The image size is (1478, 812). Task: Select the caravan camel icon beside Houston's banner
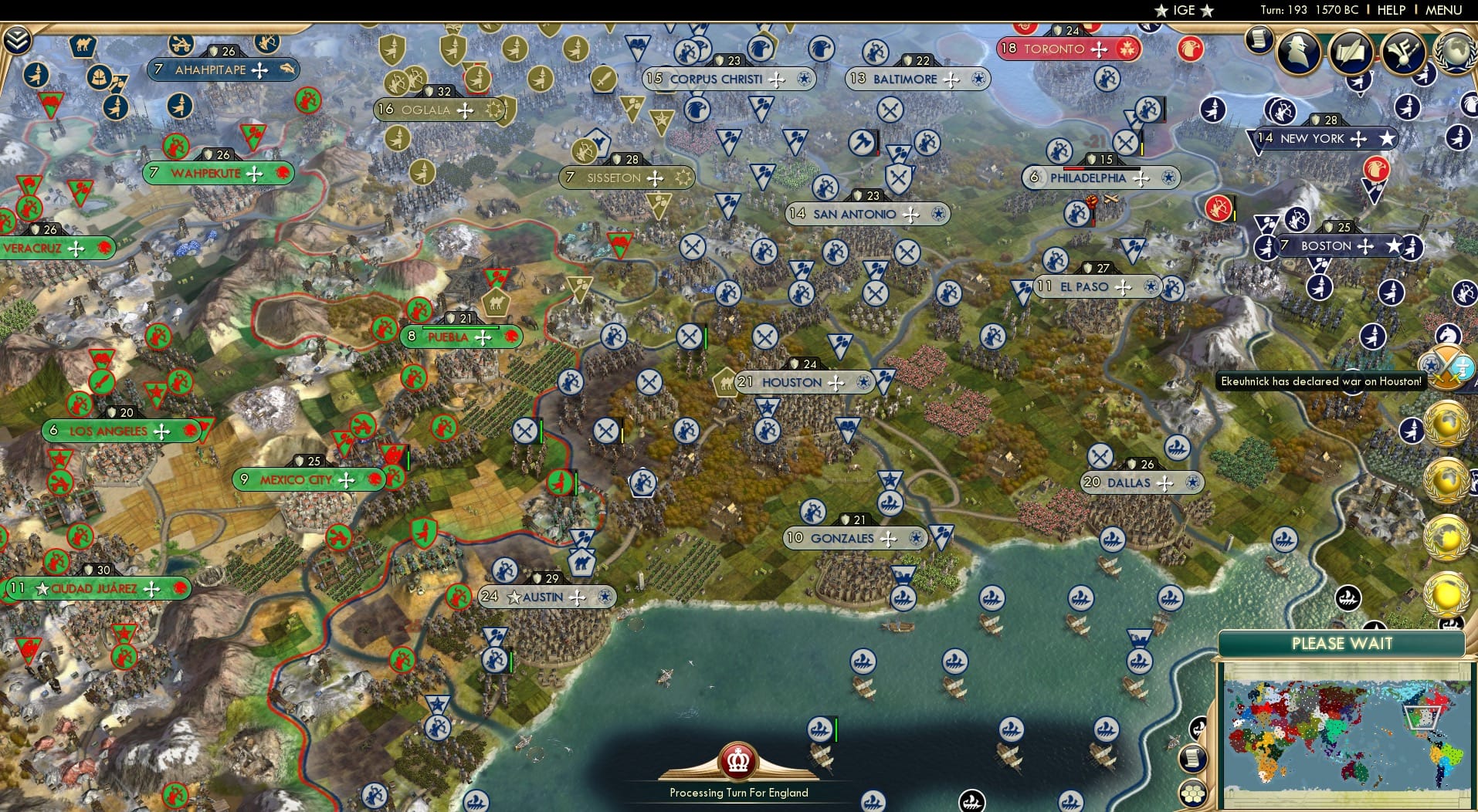pyautogui.click(x=724, y=382)
